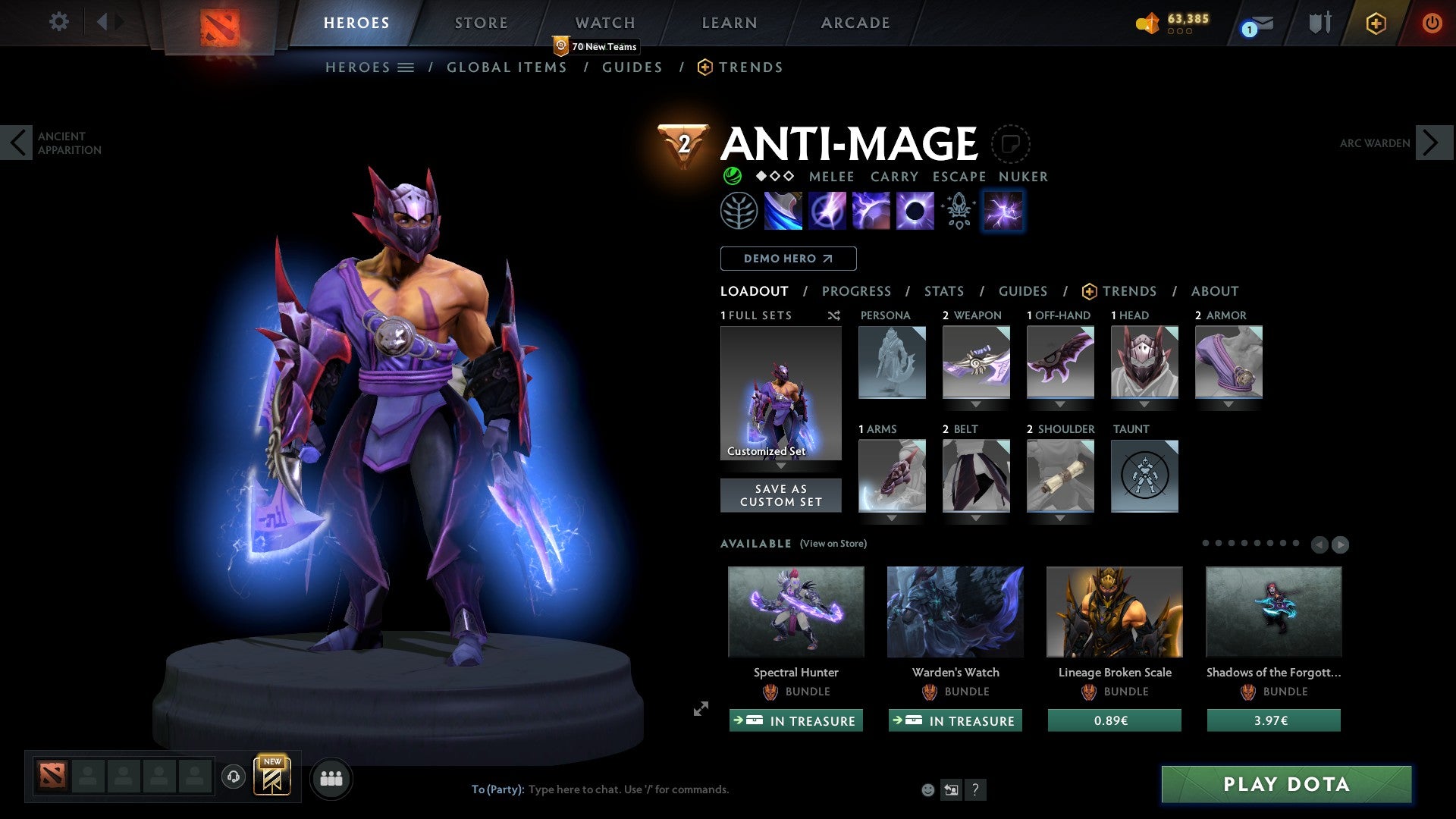This screenshot has width=1456, height=819.
Task: Select the Counterspell ability icon
Action: coord(872,211)
